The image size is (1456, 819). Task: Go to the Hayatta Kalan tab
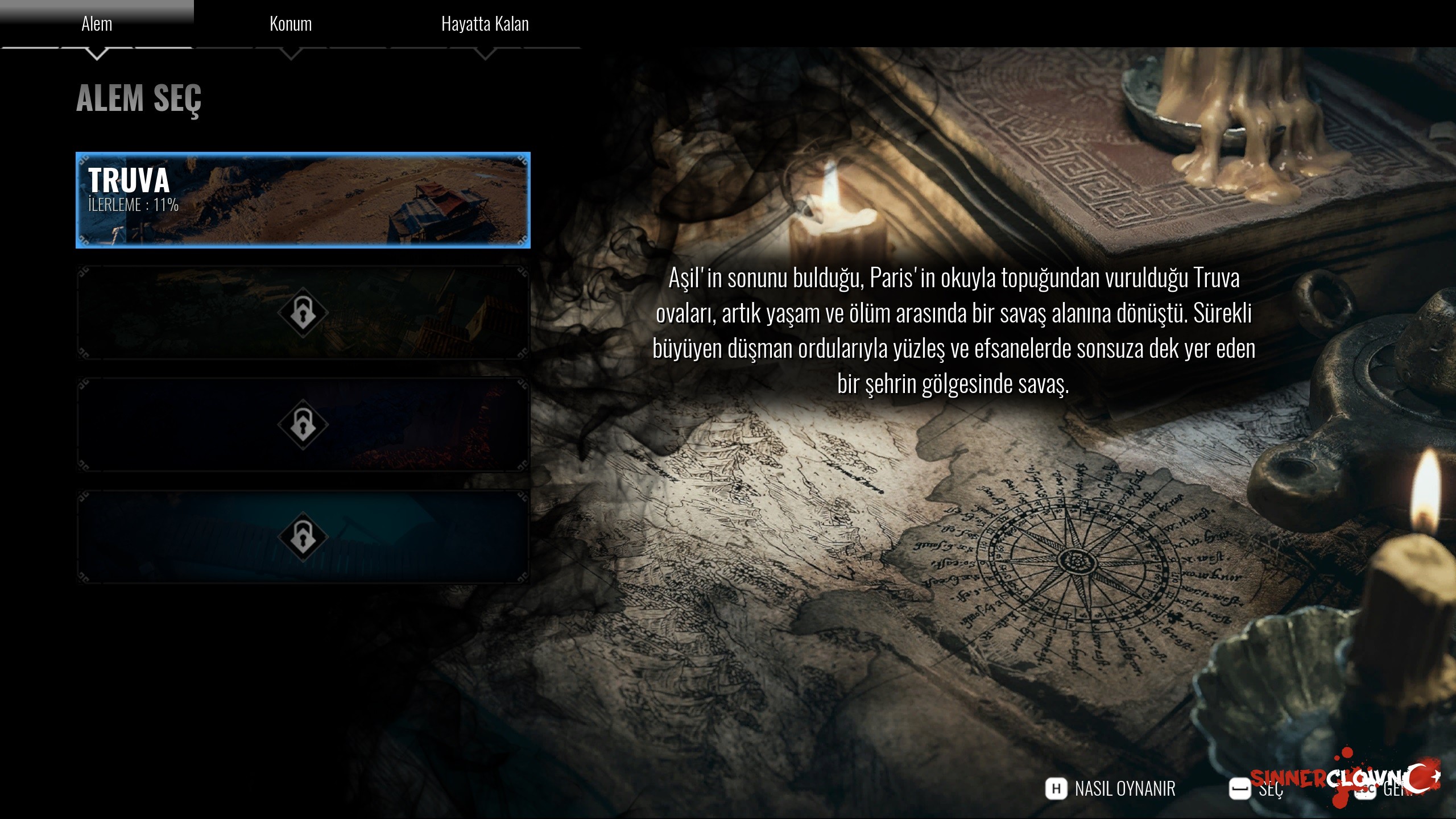click(x=485, y=24)
